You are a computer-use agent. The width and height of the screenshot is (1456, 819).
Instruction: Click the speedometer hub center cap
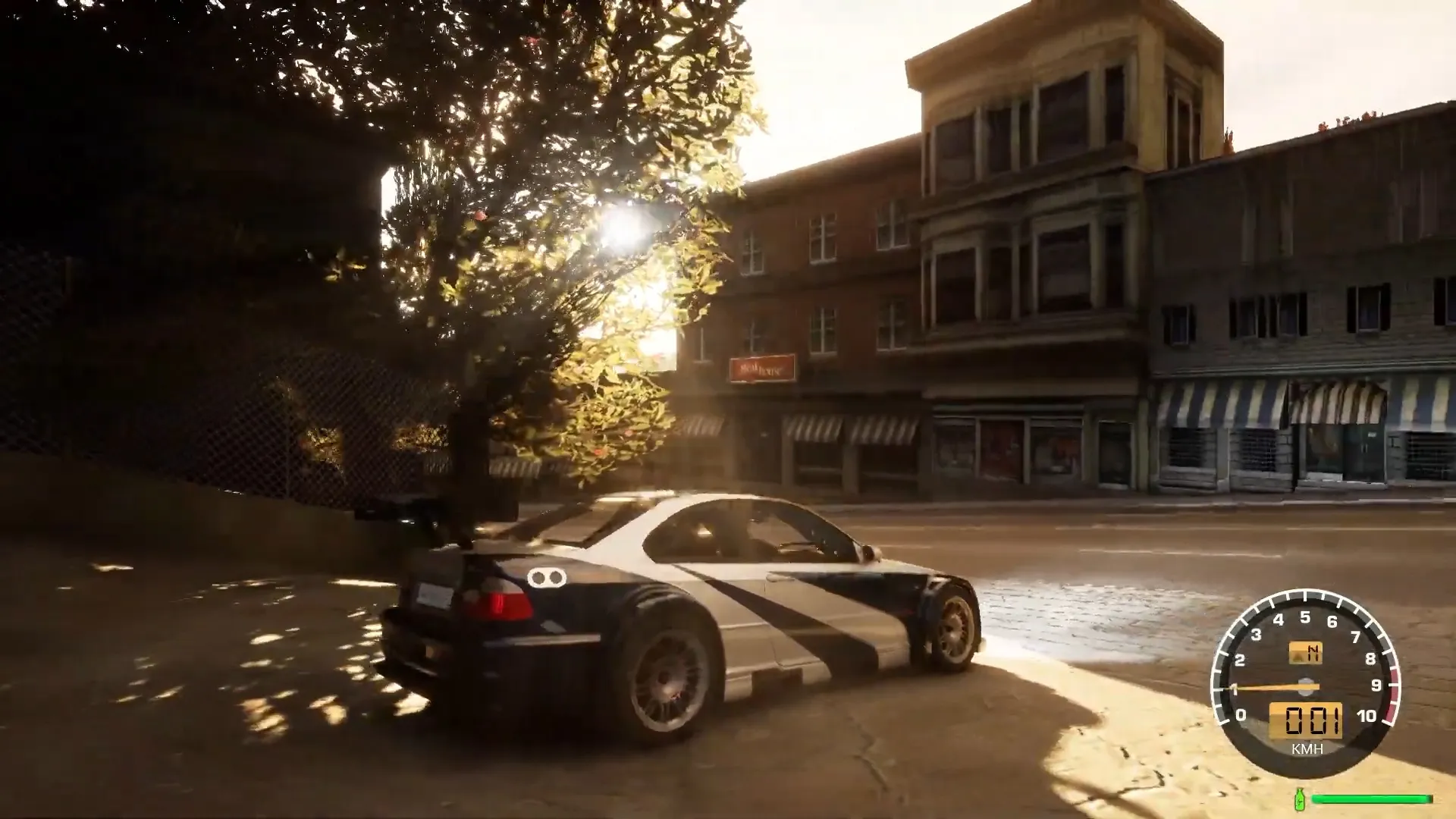click(1306, 686)
